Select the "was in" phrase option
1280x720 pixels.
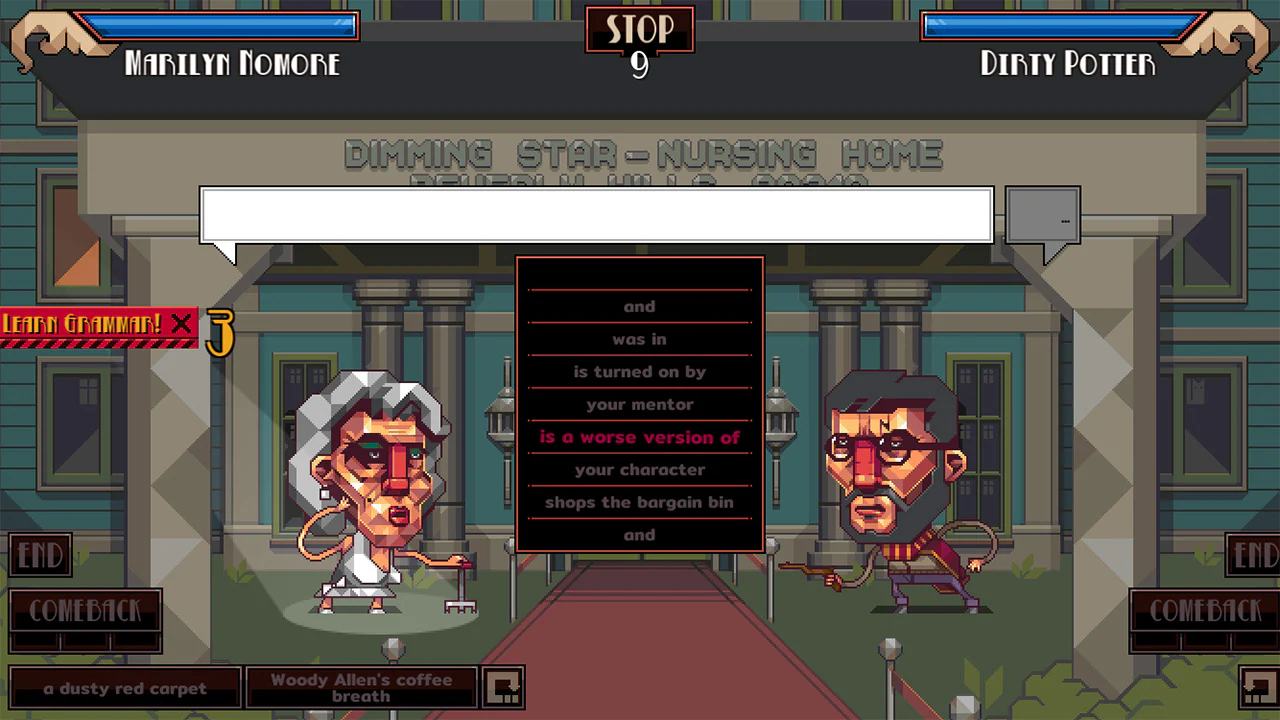tap(639, 339)
